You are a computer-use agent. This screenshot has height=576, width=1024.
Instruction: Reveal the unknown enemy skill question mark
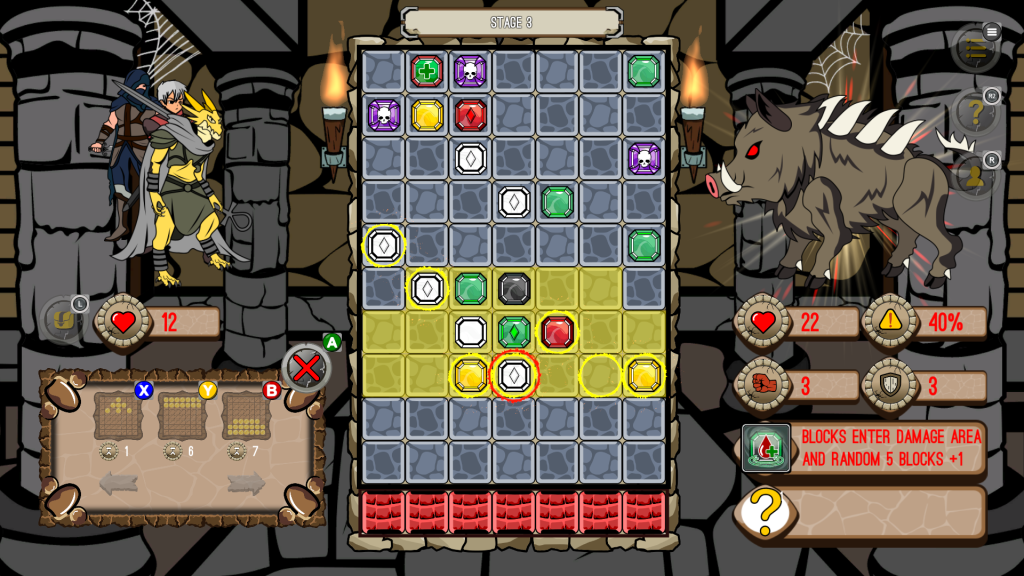tap(763, 512)
